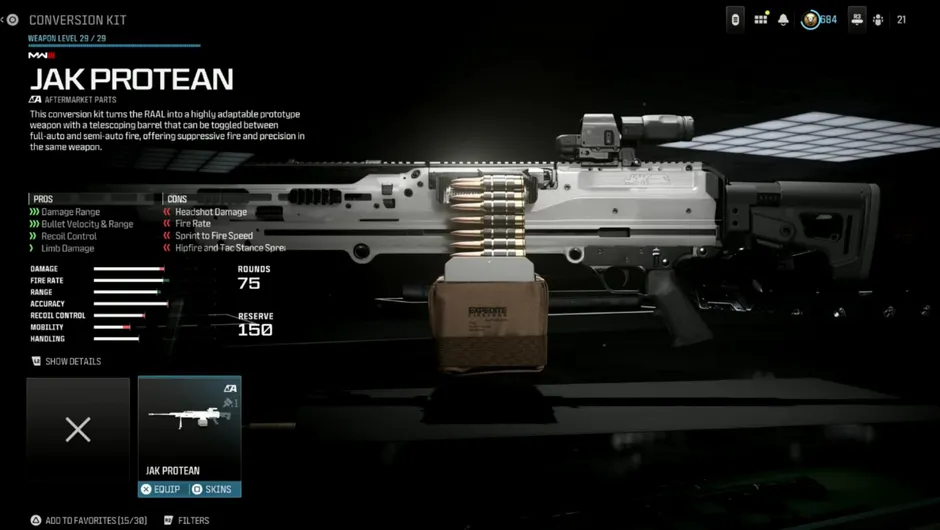This screenshot has height=530, width=940.
Task: Click the token icon in top bar
Action: coord(736,20)
